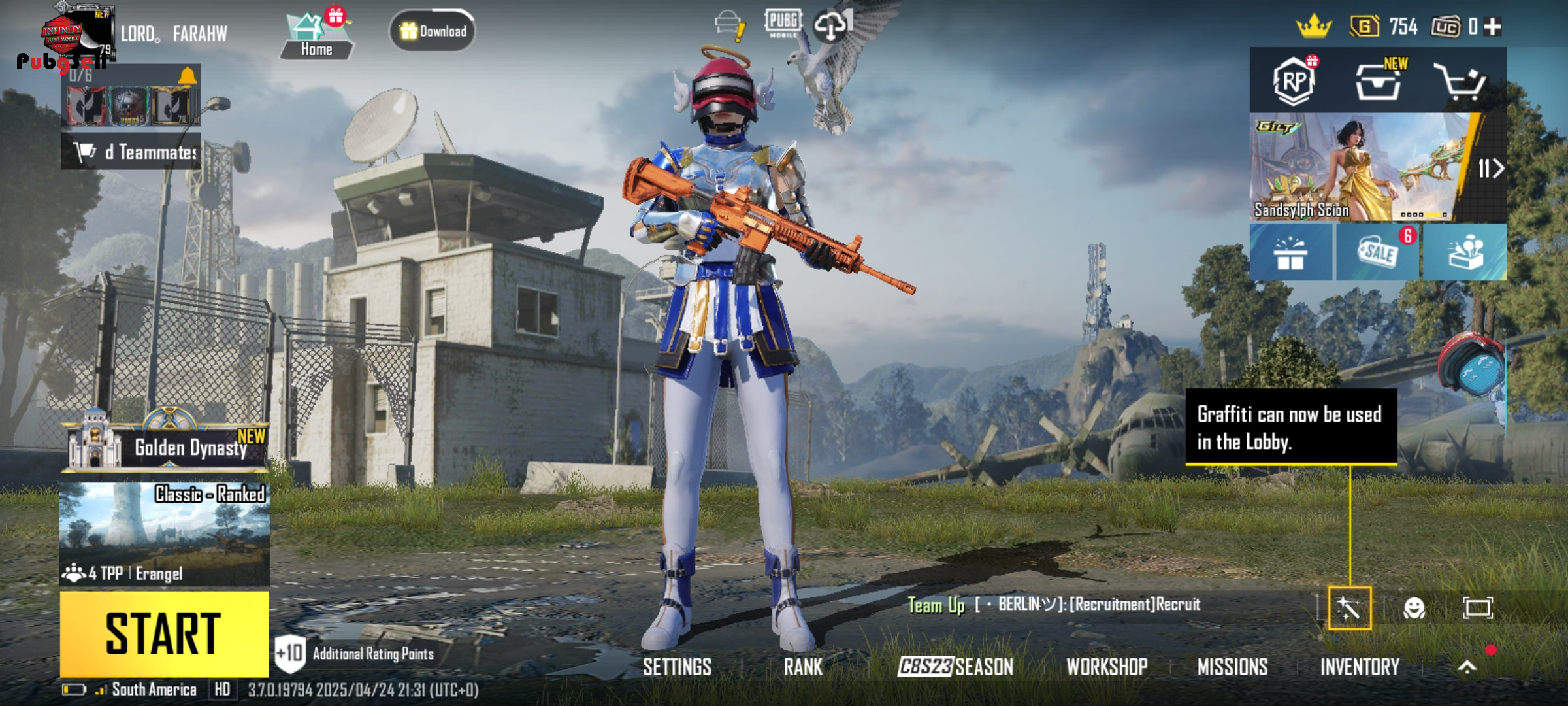This screenshot has width=1568, height=706.
Task: Open the Inventory
Action: (x=1360, y=667)
